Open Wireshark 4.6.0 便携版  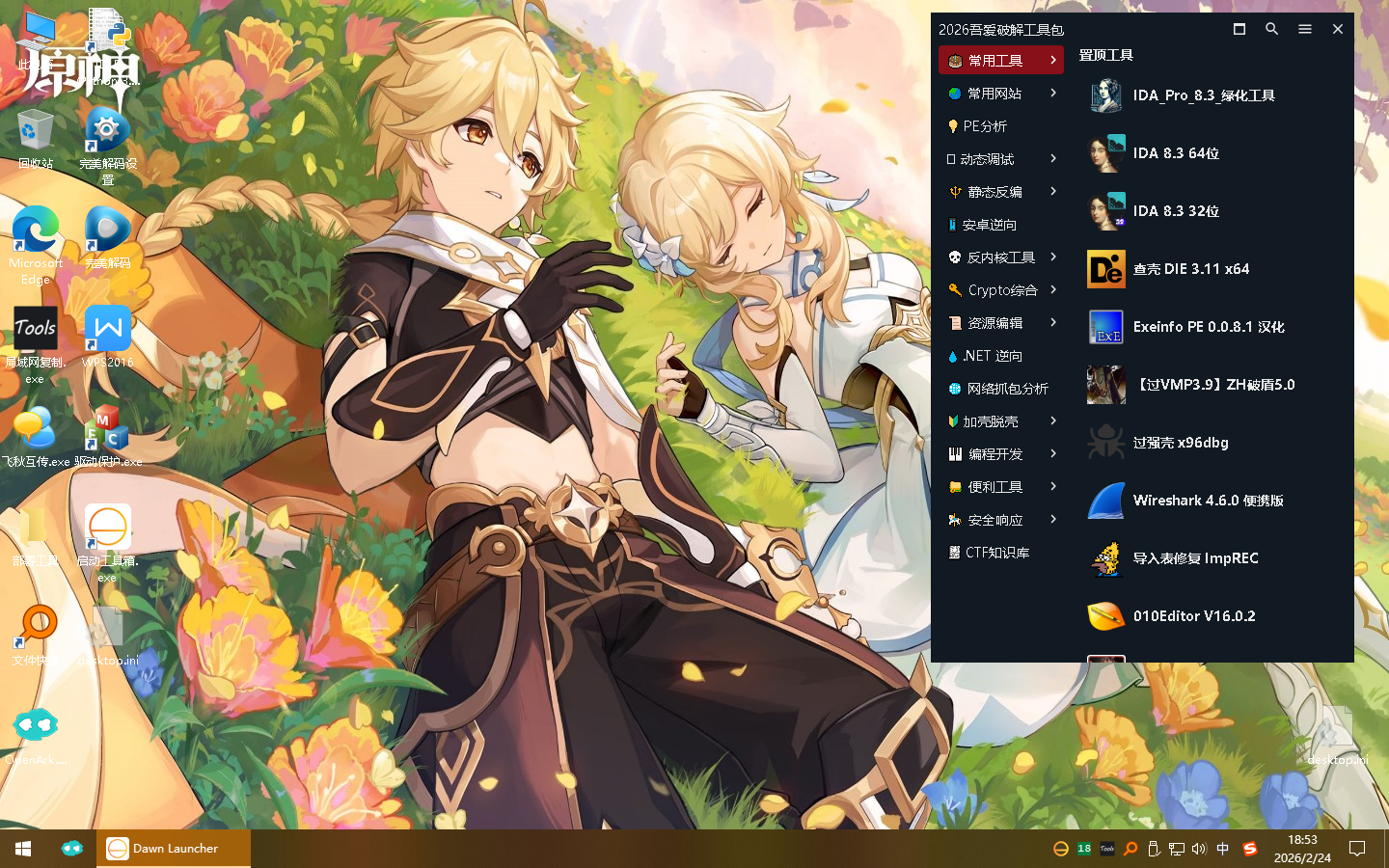tap(1207, 501)
